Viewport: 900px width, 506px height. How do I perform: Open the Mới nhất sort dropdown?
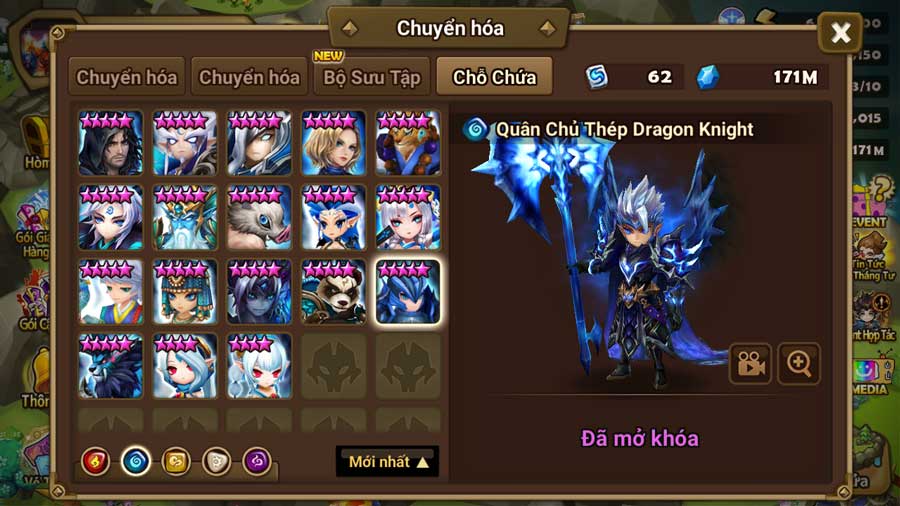(x=387, y=462)
